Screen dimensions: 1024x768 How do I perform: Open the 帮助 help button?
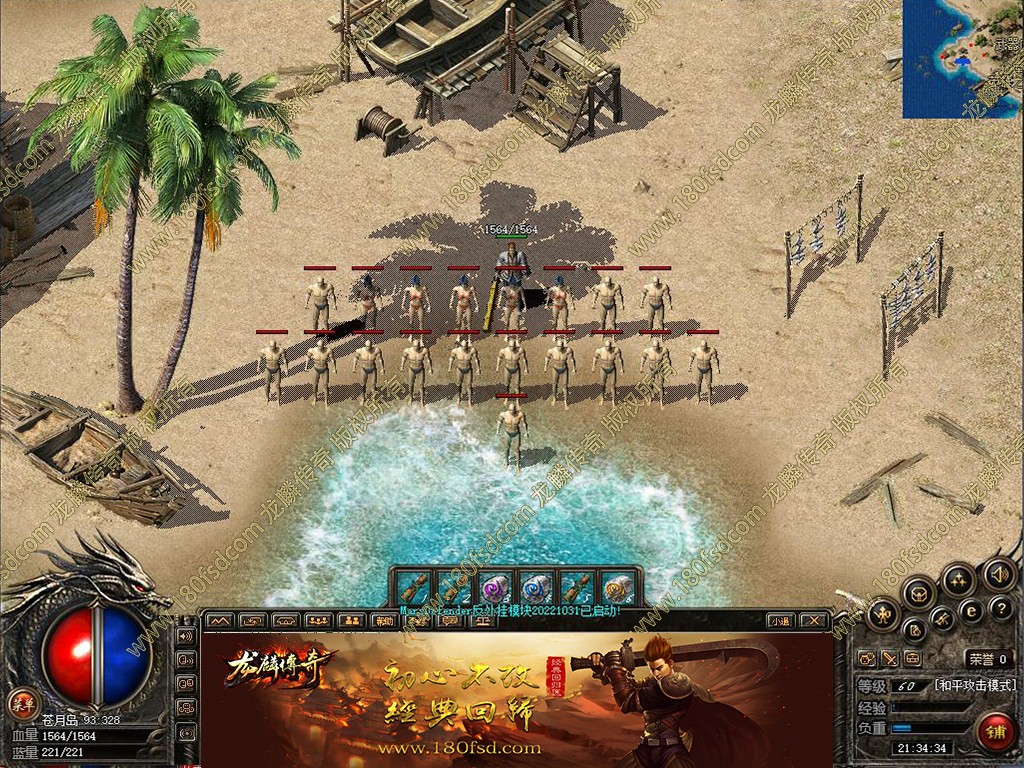(x=383, y=621)
